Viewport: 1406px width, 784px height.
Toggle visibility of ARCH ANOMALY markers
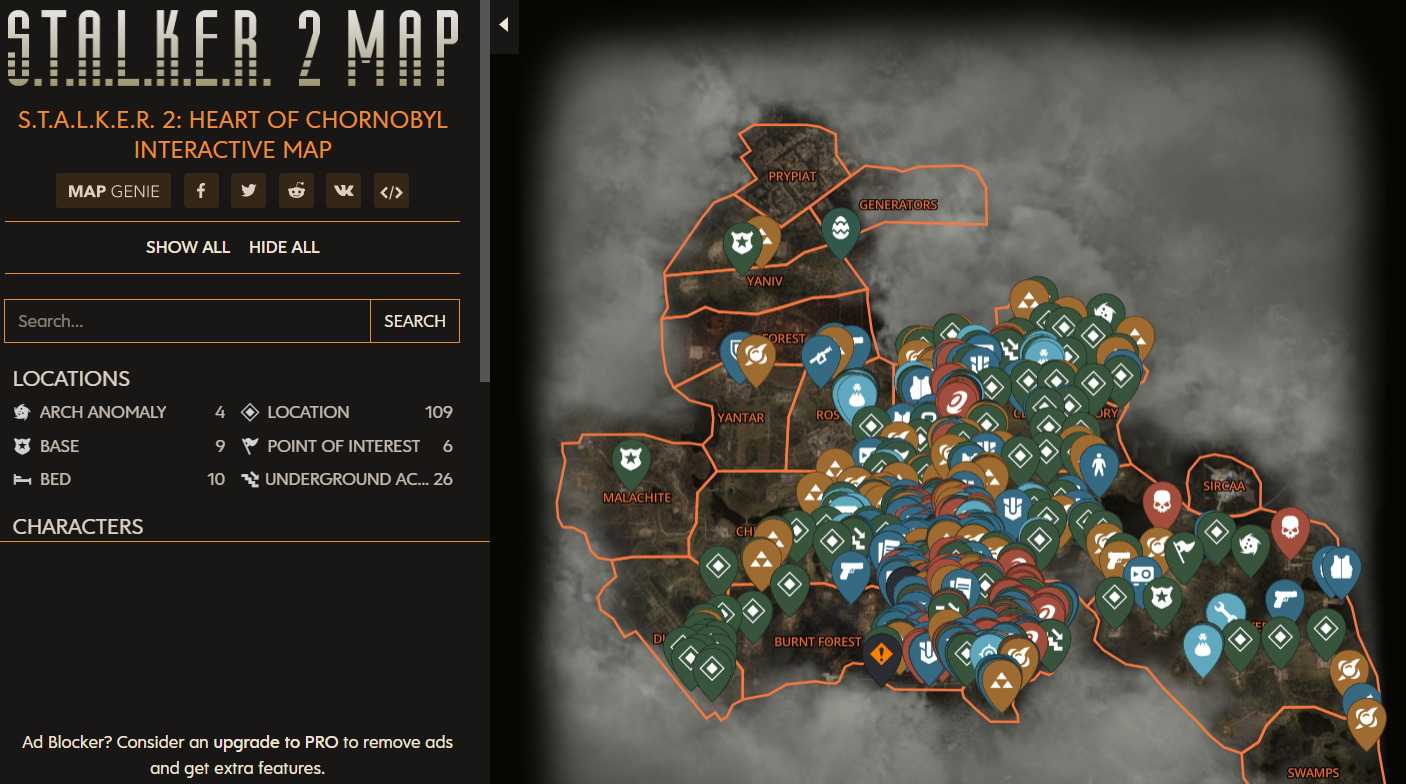103,412
